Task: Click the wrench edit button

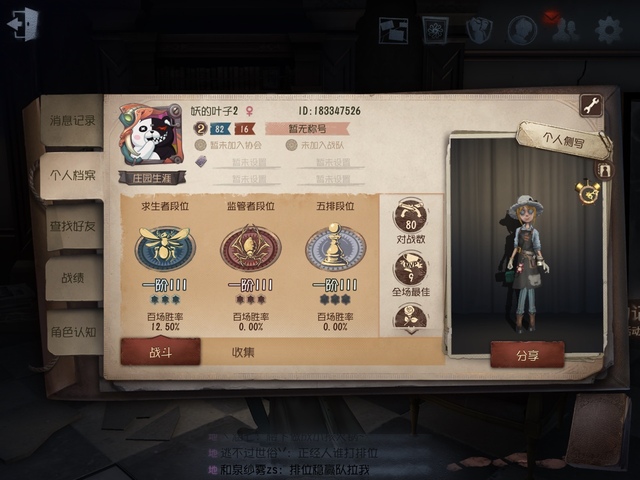Action: click(590, 106)
